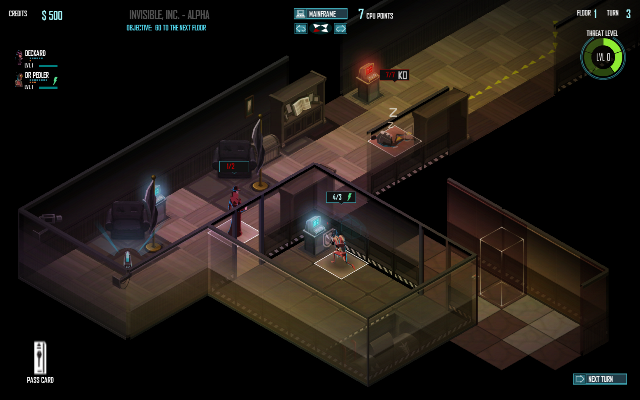This screenshot has width=640, height=400.
Task: End turn with the Next Turn button
Action: pyautogui.click(x=600, y=379)
